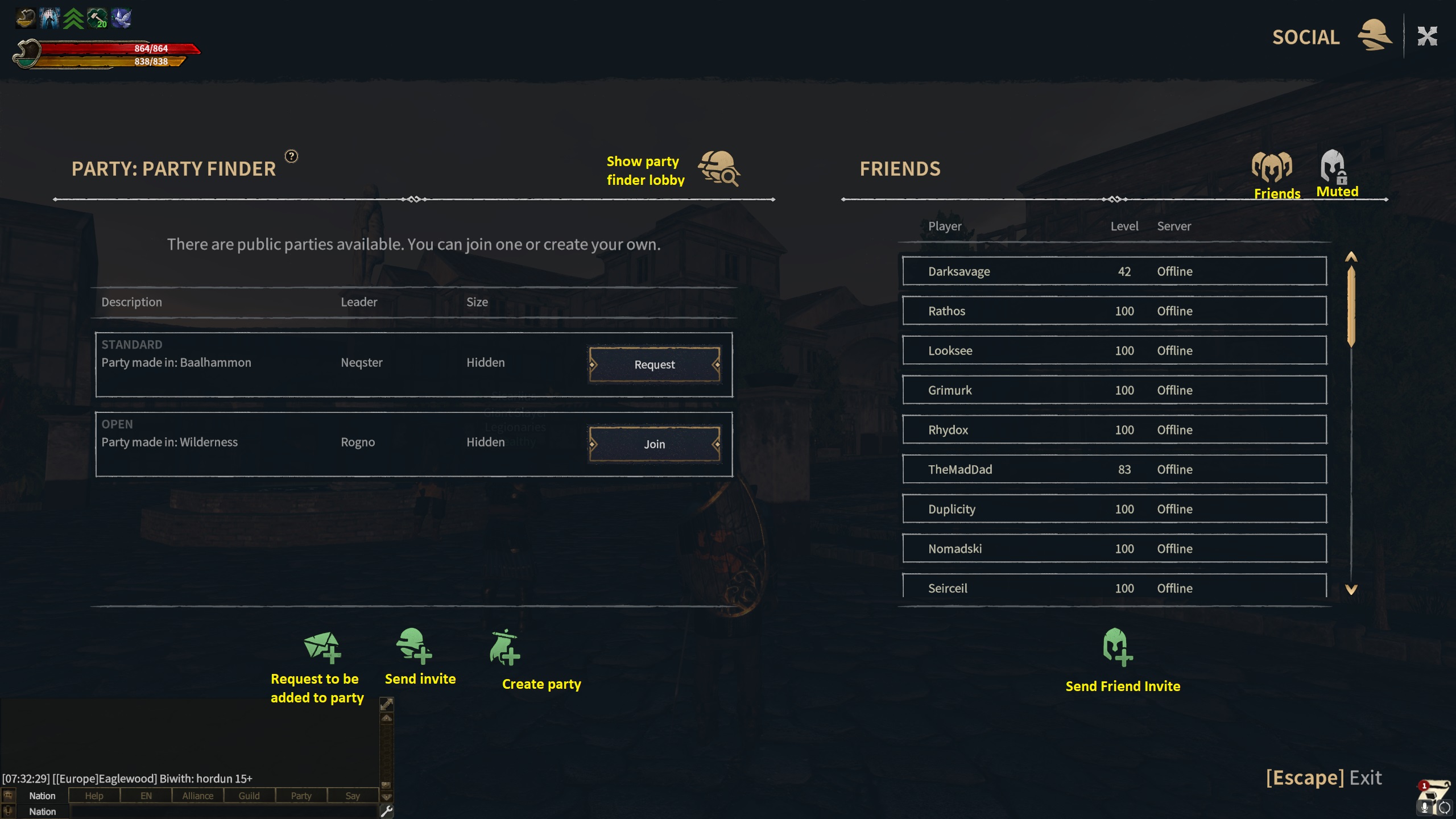The width and height of the screenshot is (1456, 819).
Task: Close the Social window with the X
Action: pyautogui.click(x=1427, y=37)
